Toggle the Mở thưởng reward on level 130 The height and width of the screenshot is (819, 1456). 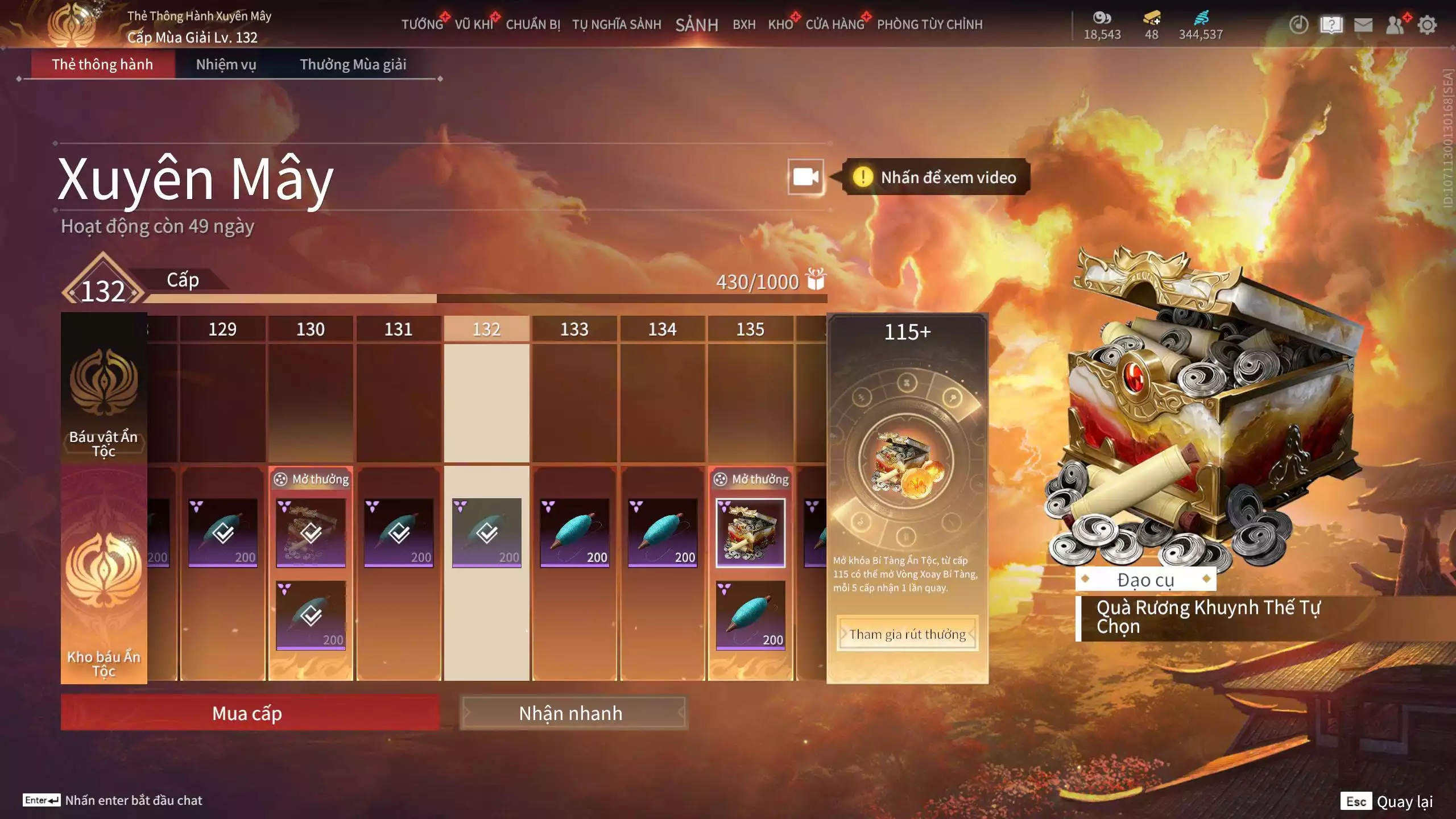(x=310, y=479)
